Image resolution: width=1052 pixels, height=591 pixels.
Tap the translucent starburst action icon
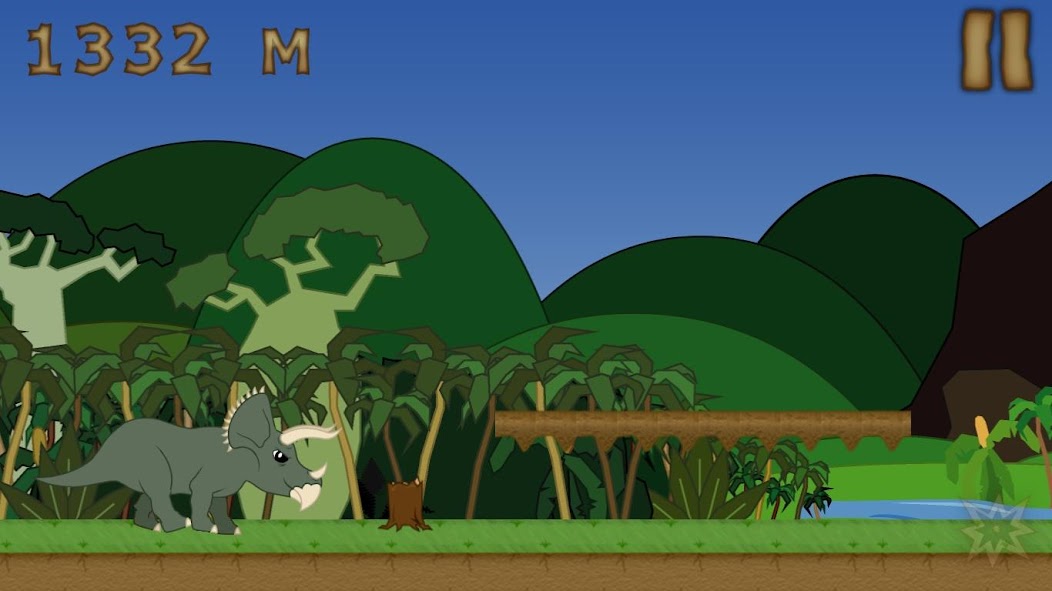pos(996,526)
